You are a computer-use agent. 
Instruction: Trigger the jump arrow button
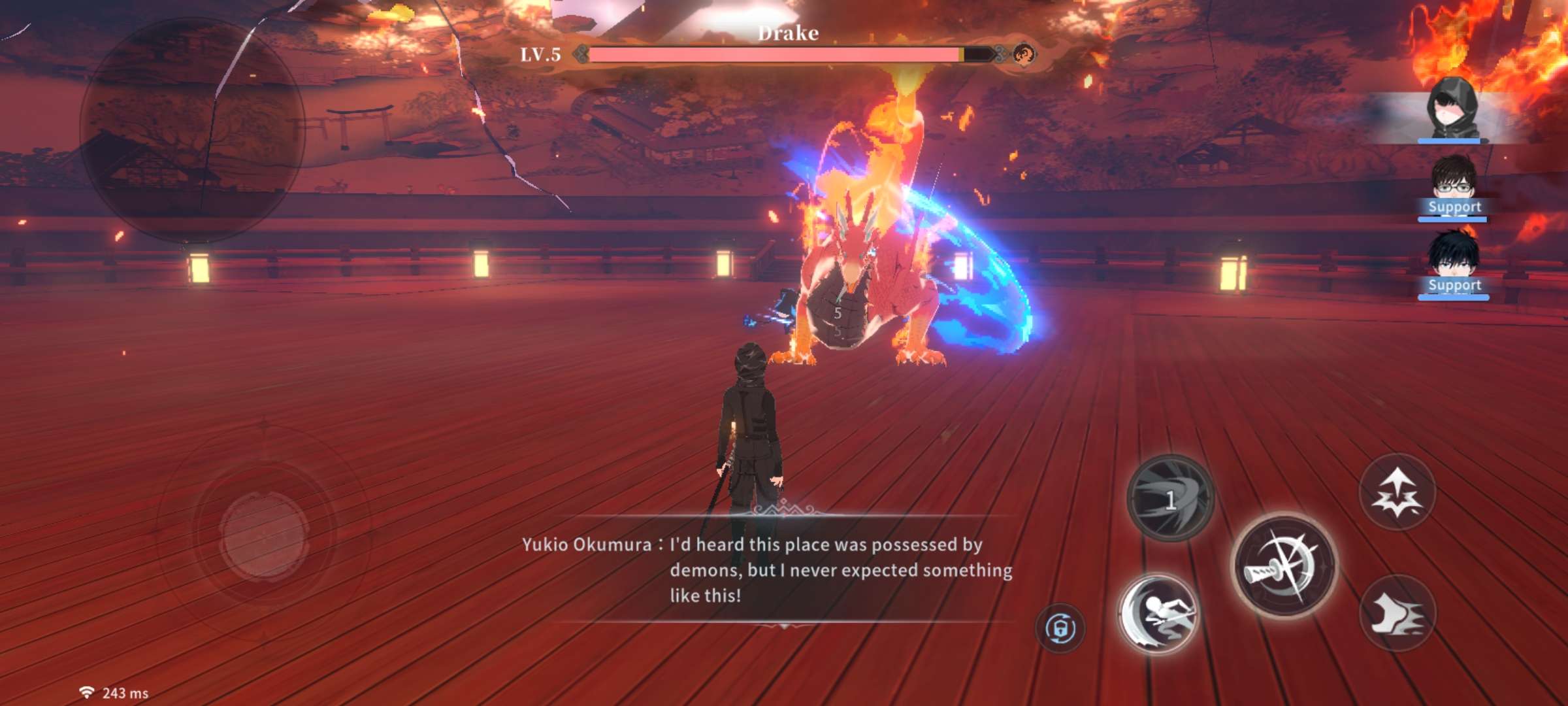tap(1397, 492)
